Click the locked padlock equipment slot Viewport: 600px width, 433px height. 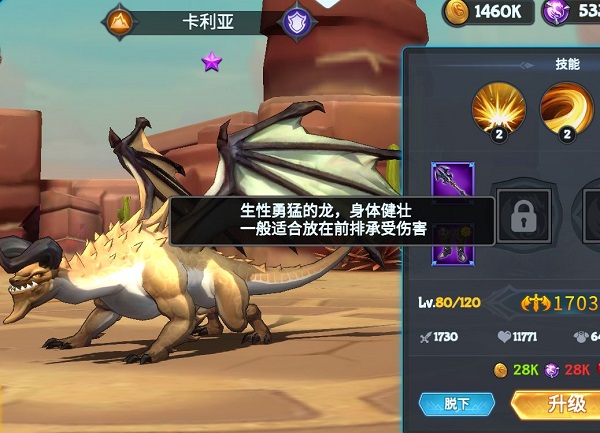click(525, 213)
